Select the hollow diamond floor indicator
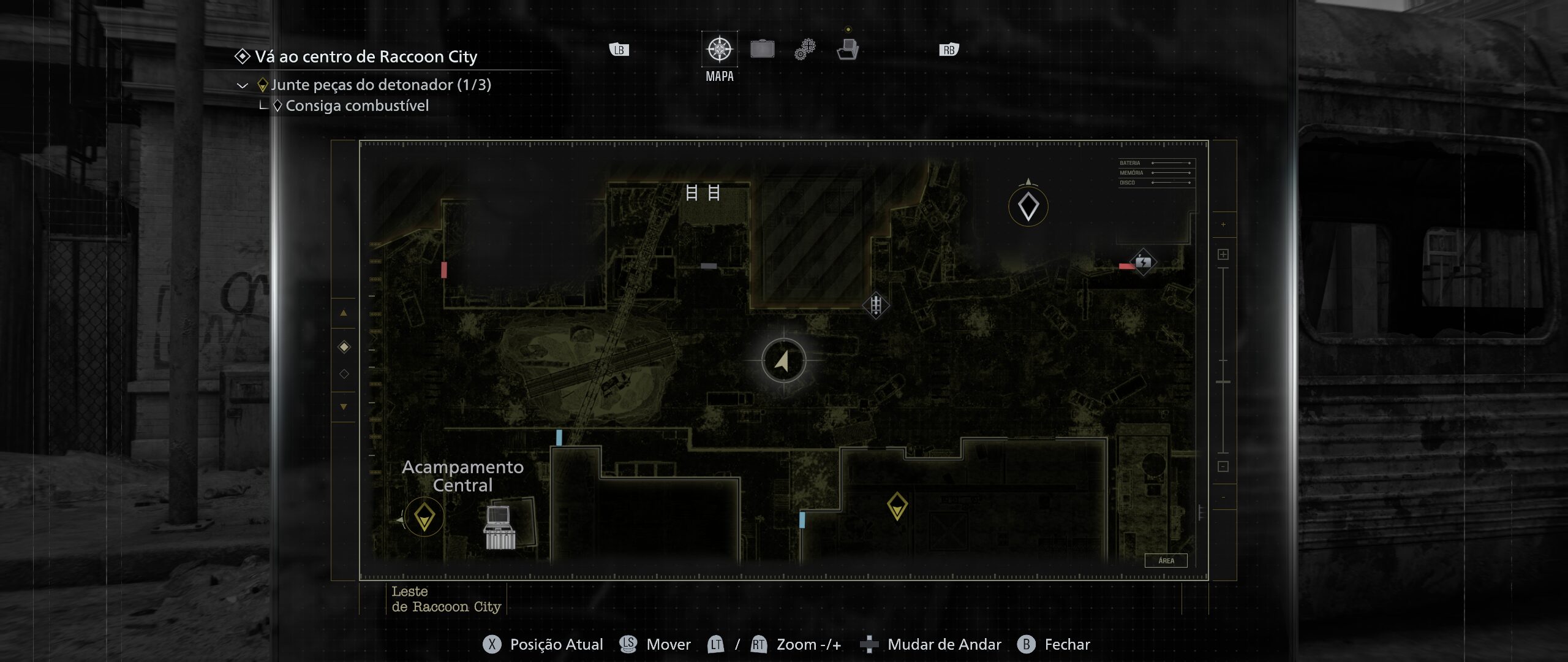 coord(344,374)
